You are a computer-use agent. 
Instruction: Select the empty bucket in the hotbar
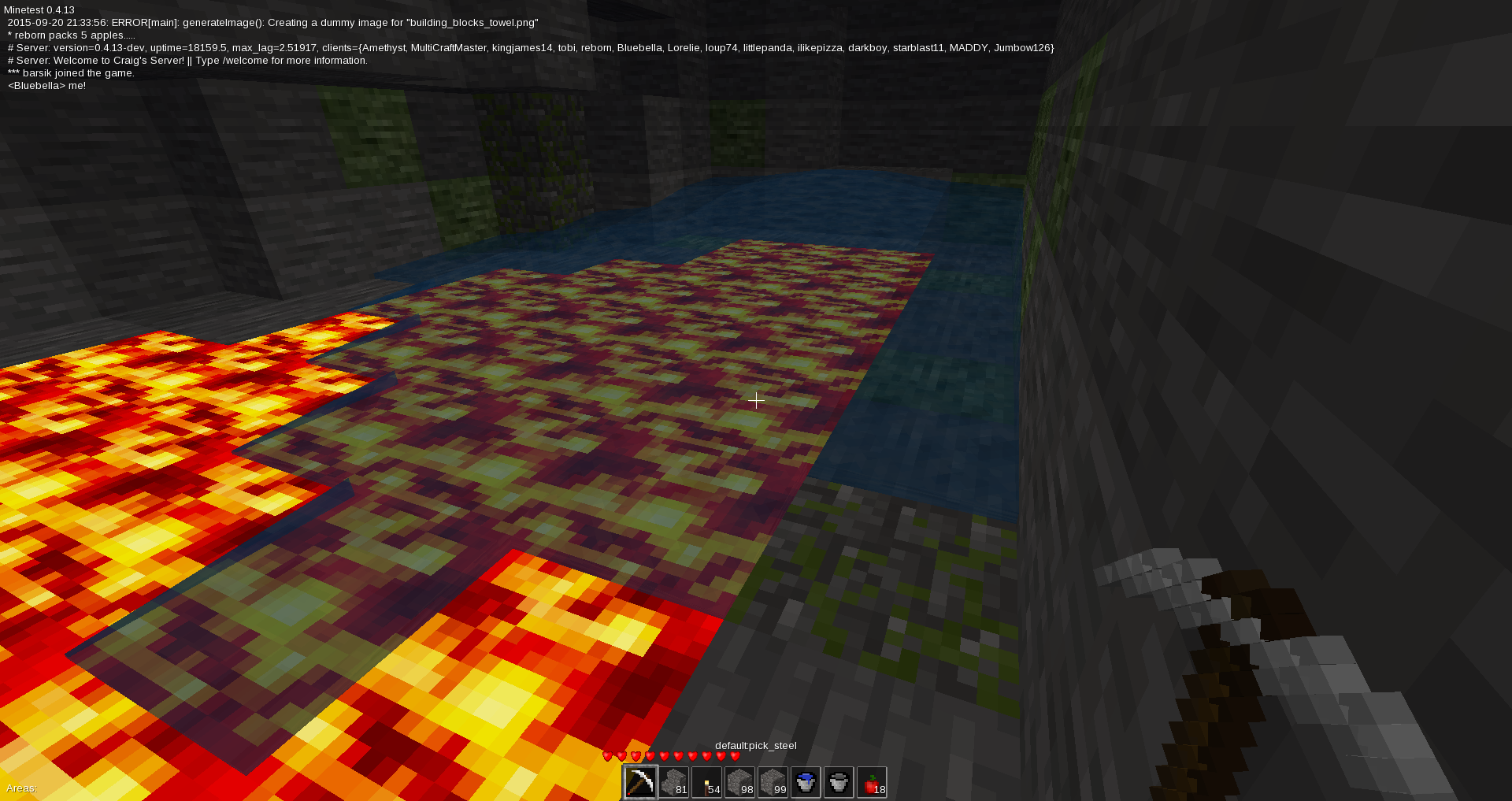tap(837, 781)
